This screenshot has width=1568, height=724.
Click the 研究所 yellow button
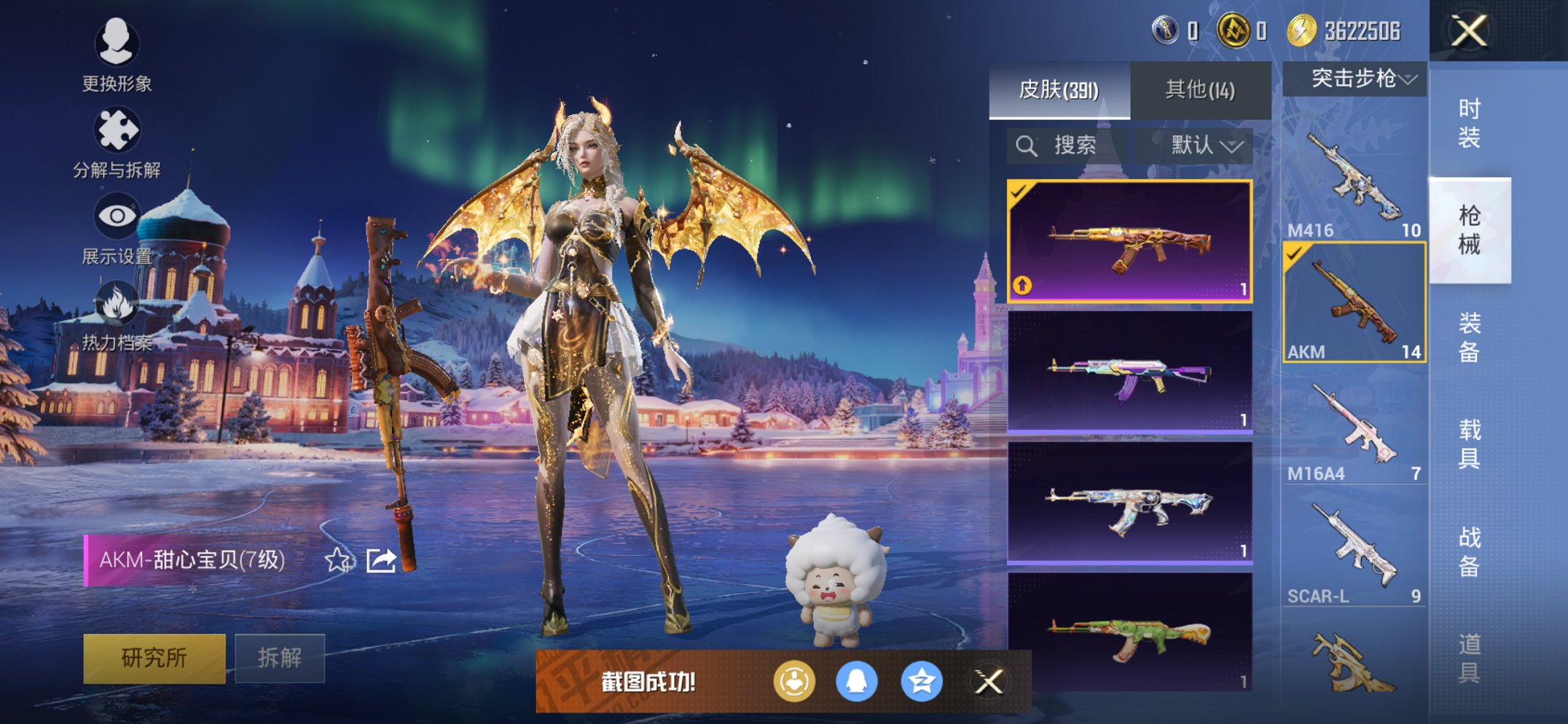tap(154, 658)
